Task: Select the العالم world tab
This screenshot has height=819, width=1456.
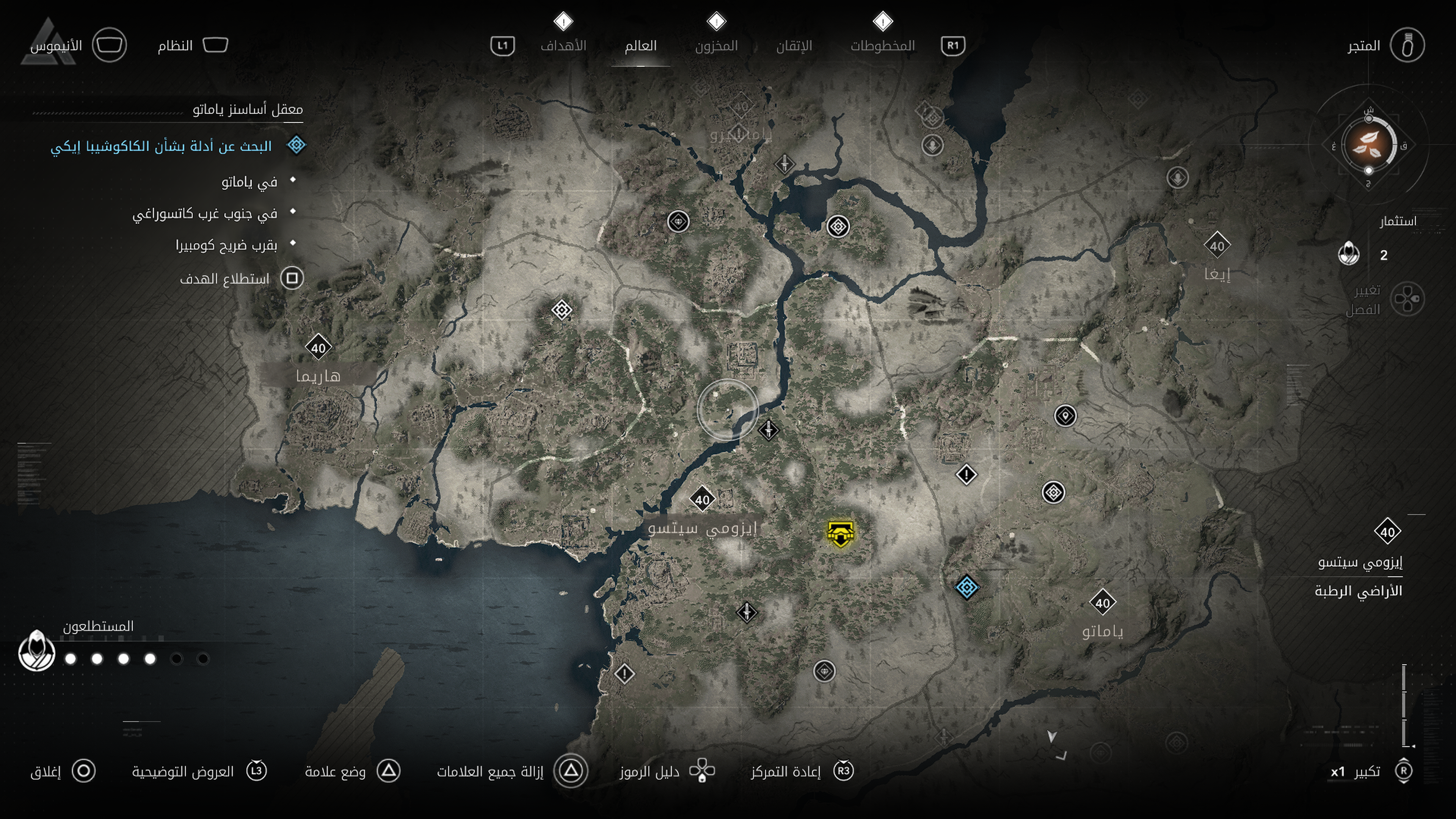Action: (640, 45)
